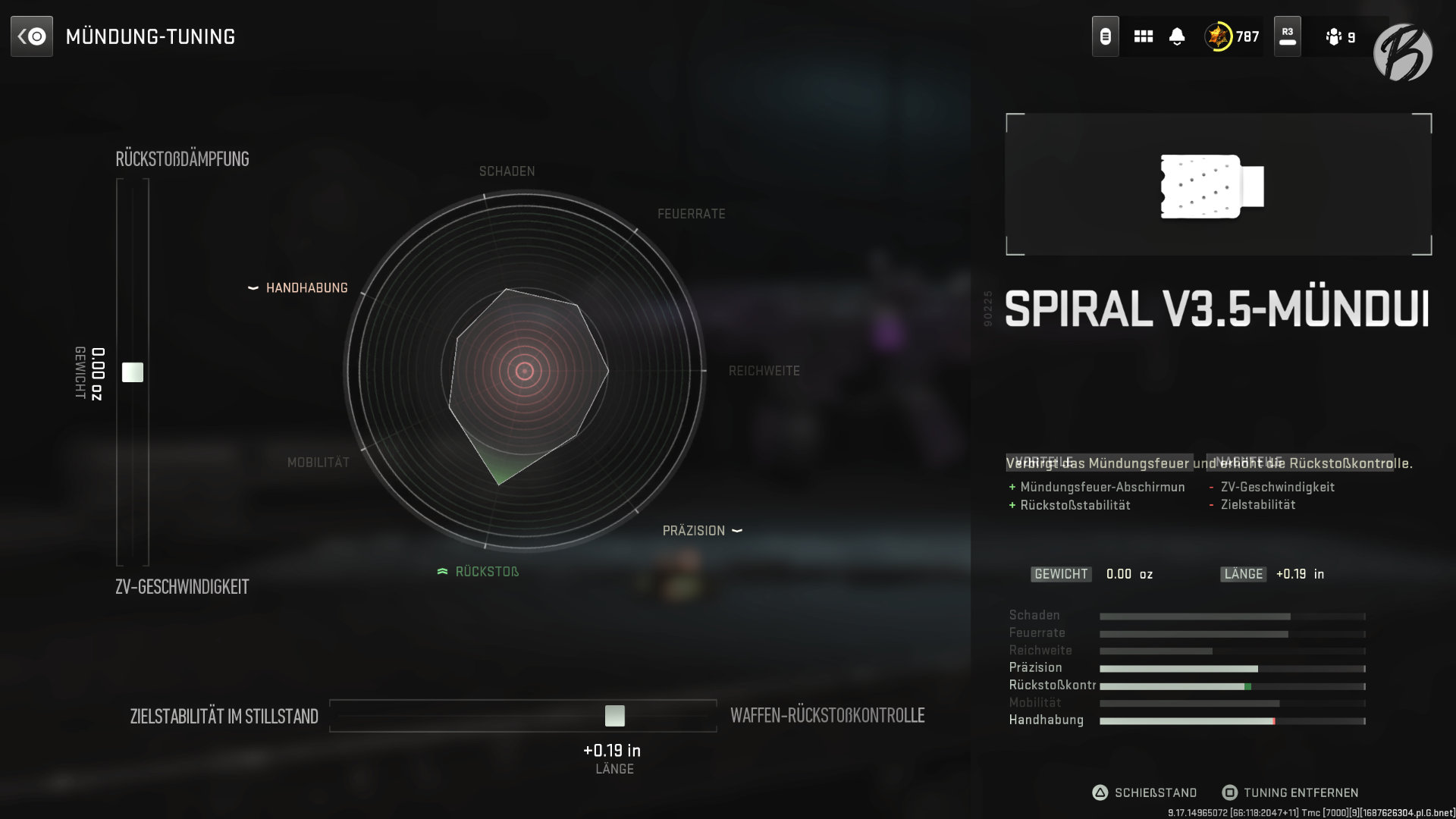Click the controller back icon top-left
Viewport: 1456px width, 819px height.
32,35
